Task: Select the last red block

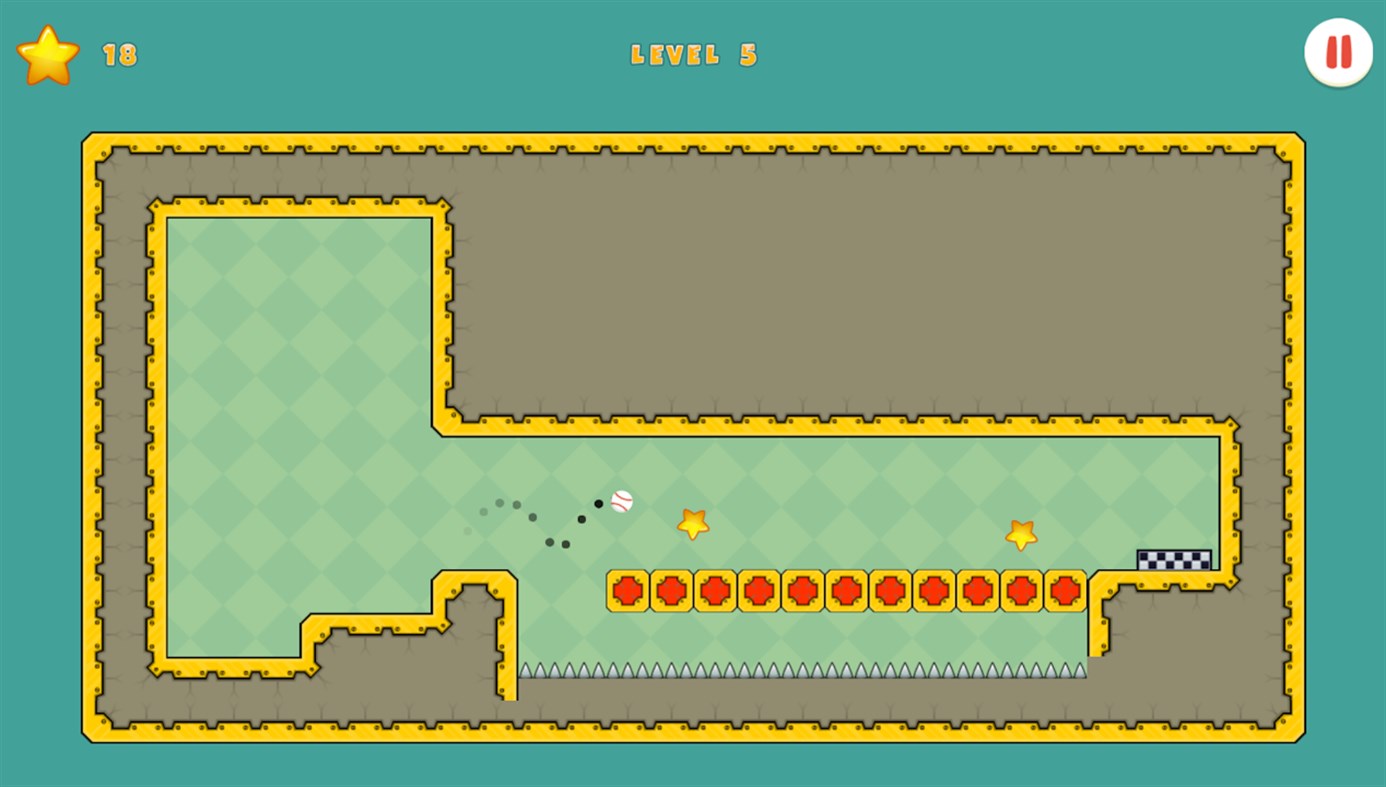Action: click(1067, 591)
